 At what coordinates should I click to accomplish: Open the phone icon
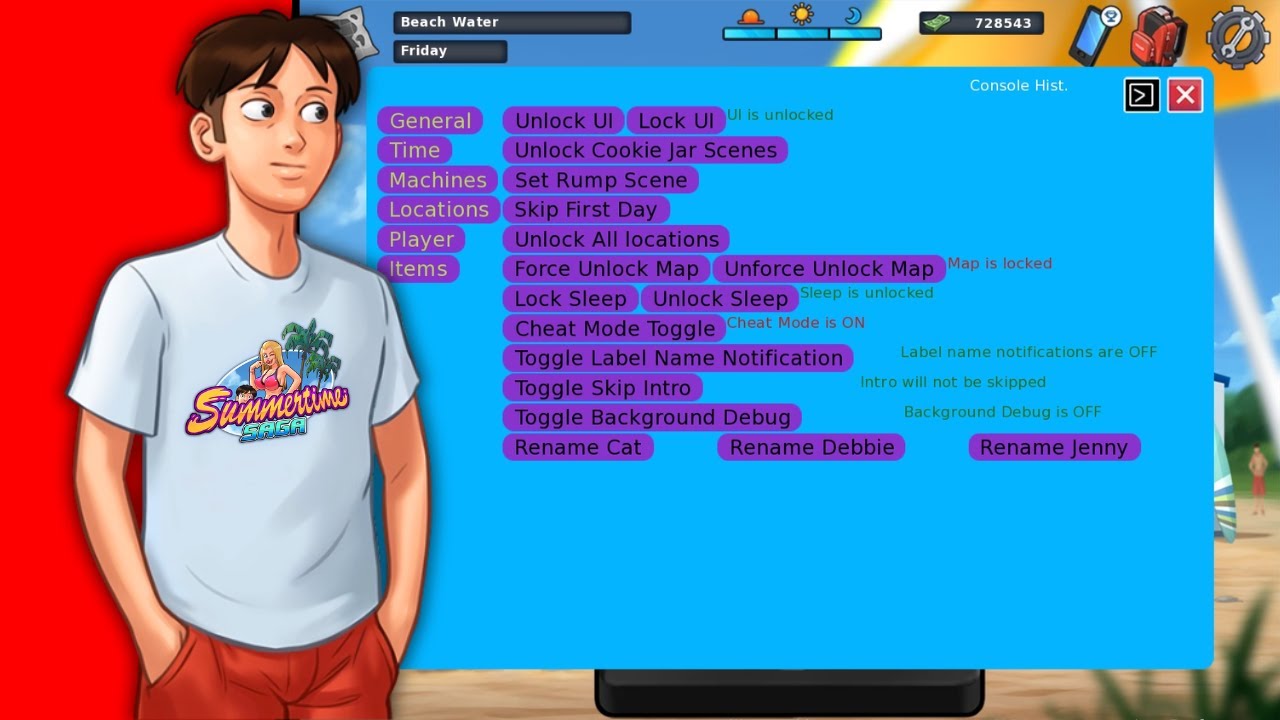click(1090, 36)
